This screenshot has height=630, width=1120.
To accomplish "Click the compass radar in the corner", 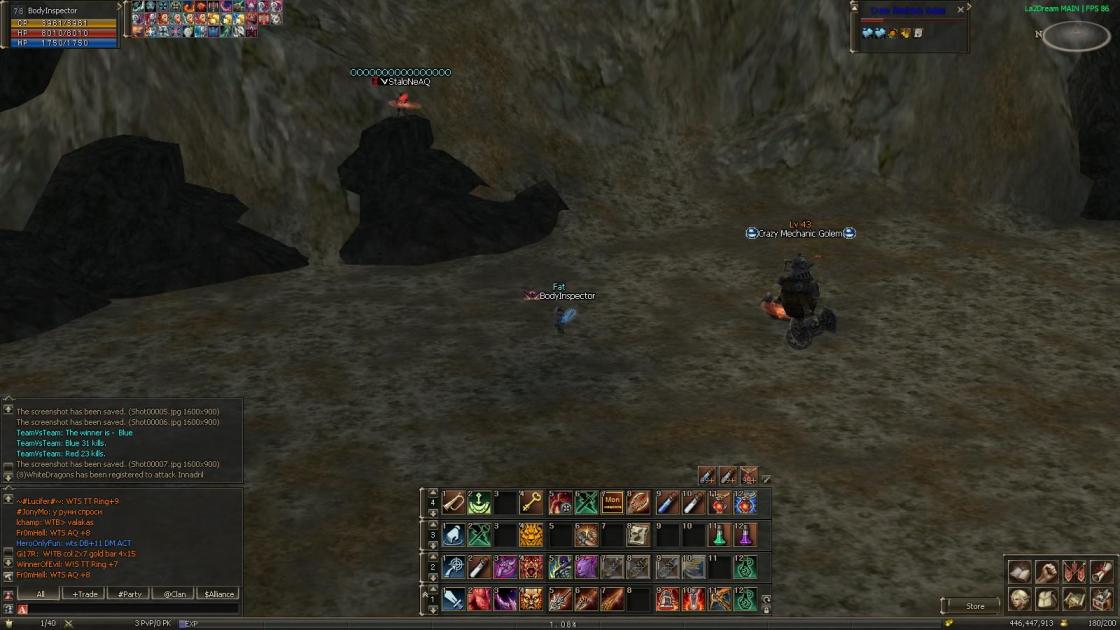I will [1077, 35].
